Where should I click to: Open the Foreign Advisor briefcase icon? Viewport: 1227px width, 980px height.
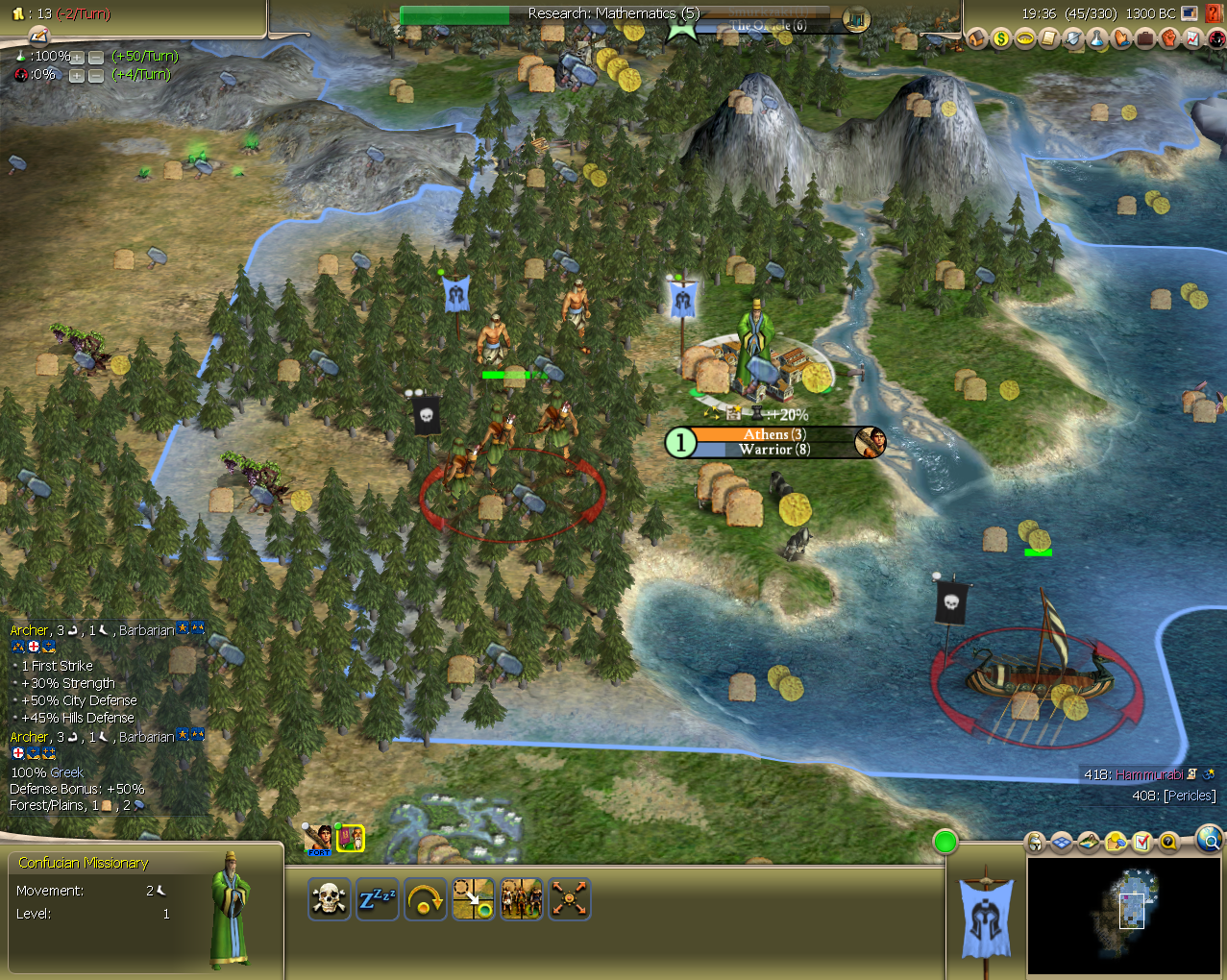click(x=1145, y=38)
